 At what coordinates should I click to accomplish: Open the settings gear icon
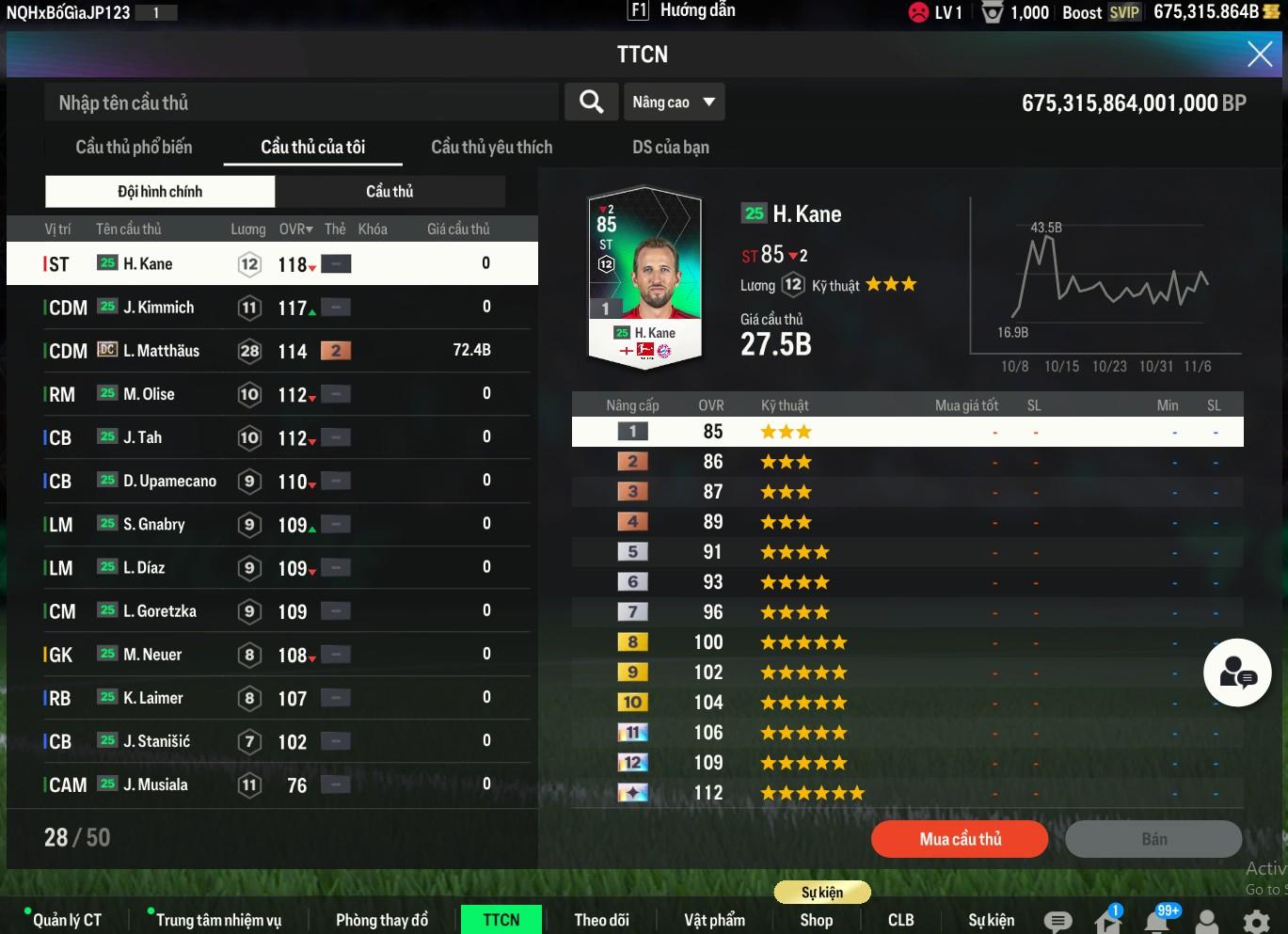(x=1256, y=920)
